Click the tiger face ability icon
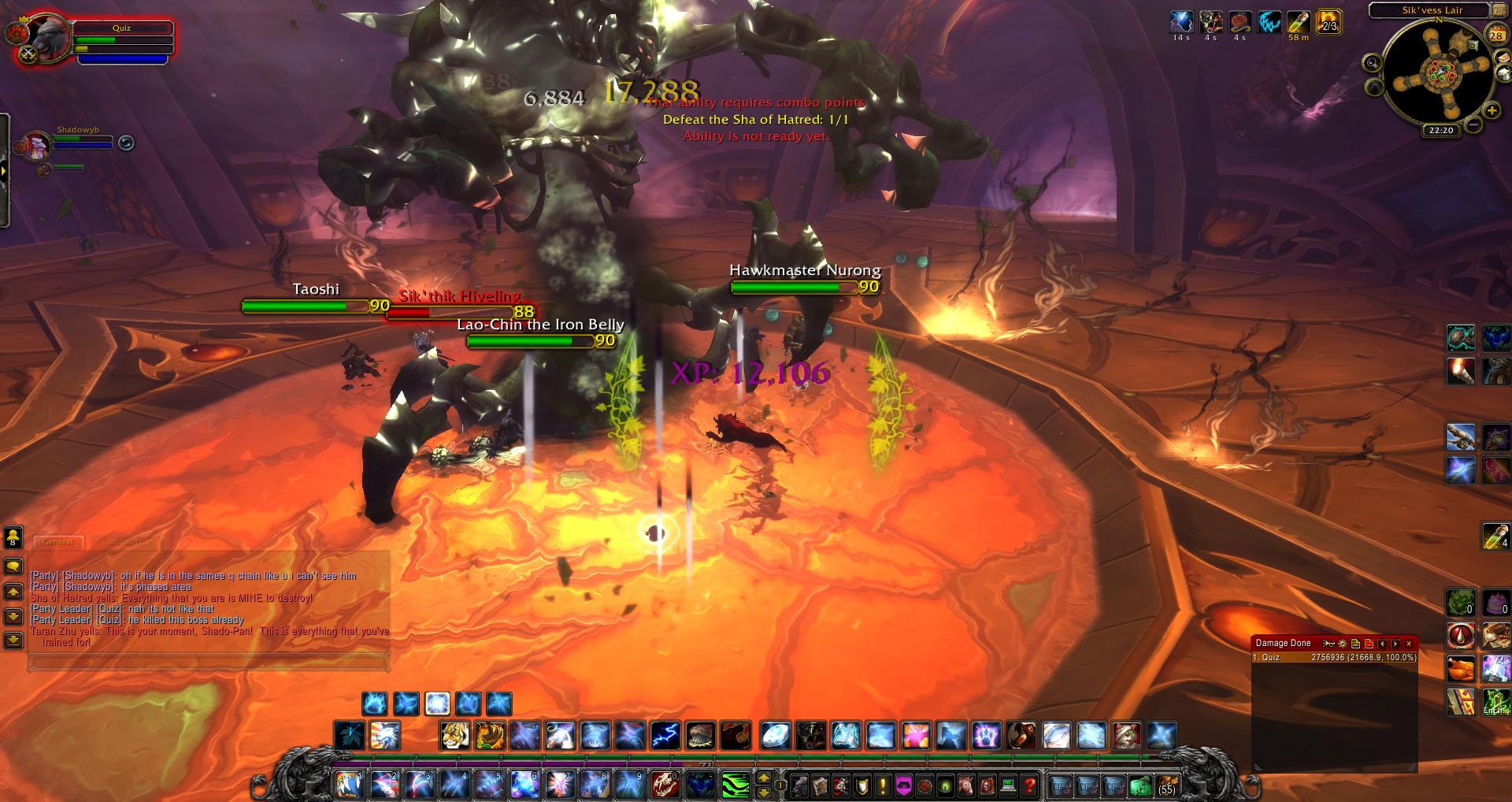 (x=455, y=736)
